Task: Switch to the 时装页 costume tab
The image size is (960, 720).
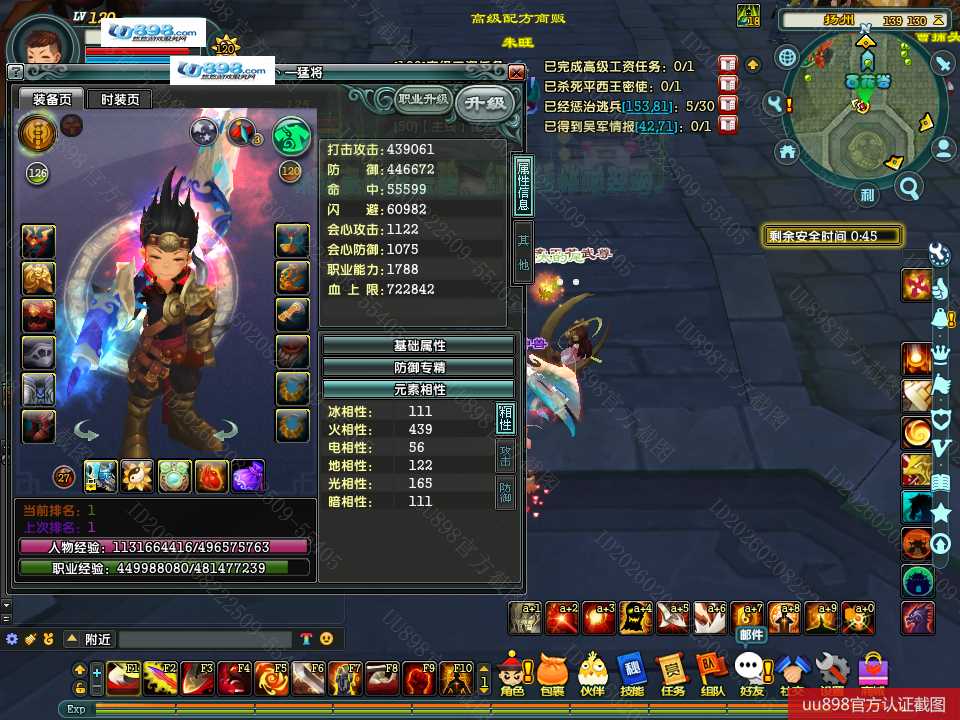Action: click(119, 99)
